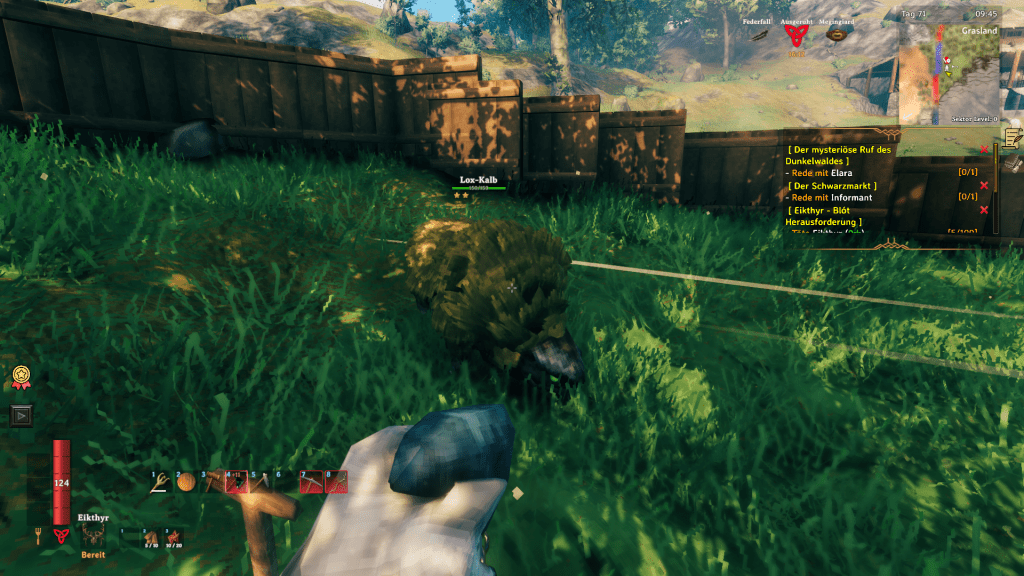
Task: Dismiss the Schwarzmarkt quest tracker entry
Action: click(x=984, y=185)
